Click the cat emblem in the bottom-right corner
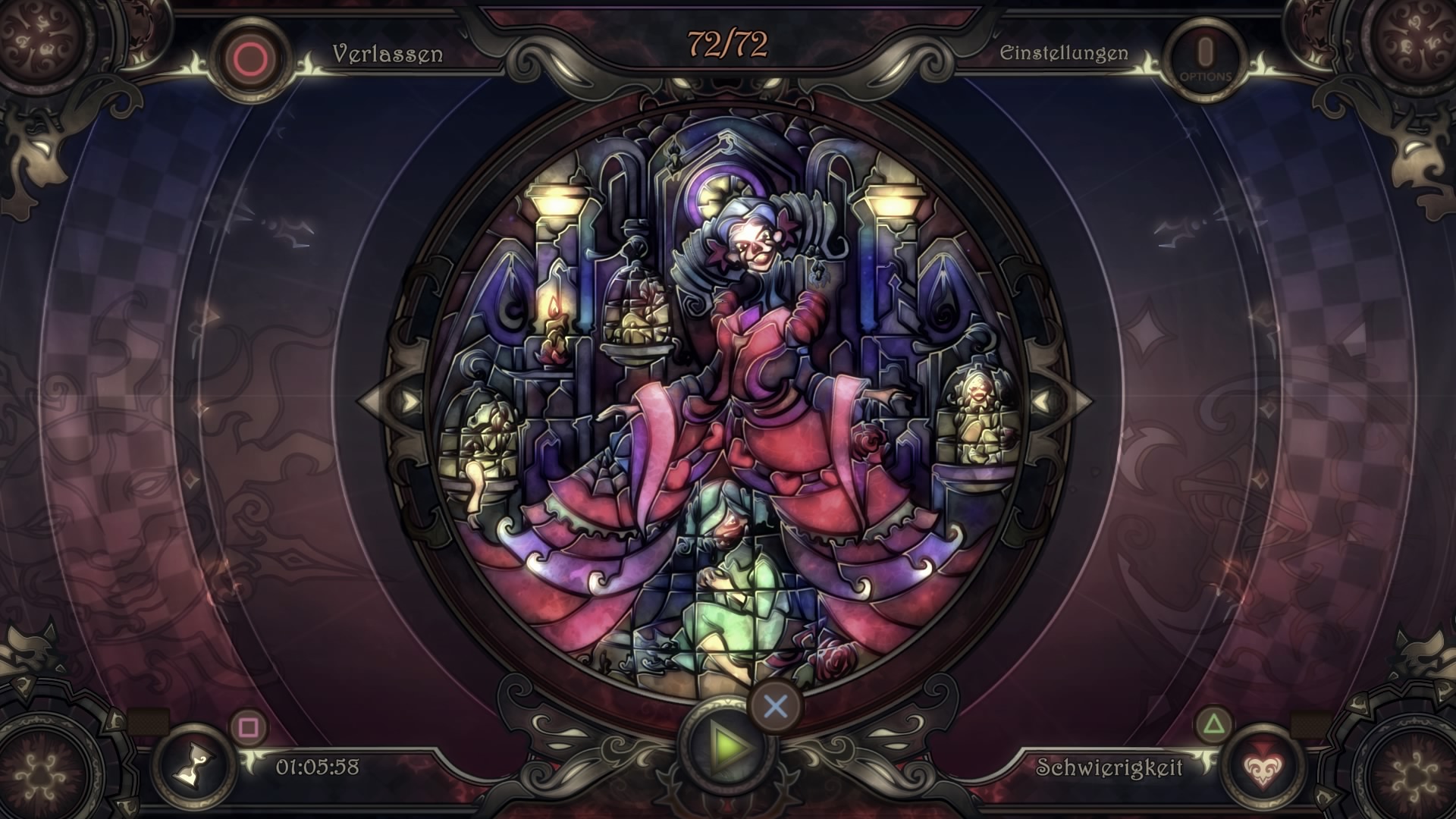The height and width of the screenshot is (819, 1456). pos(1424,653)
